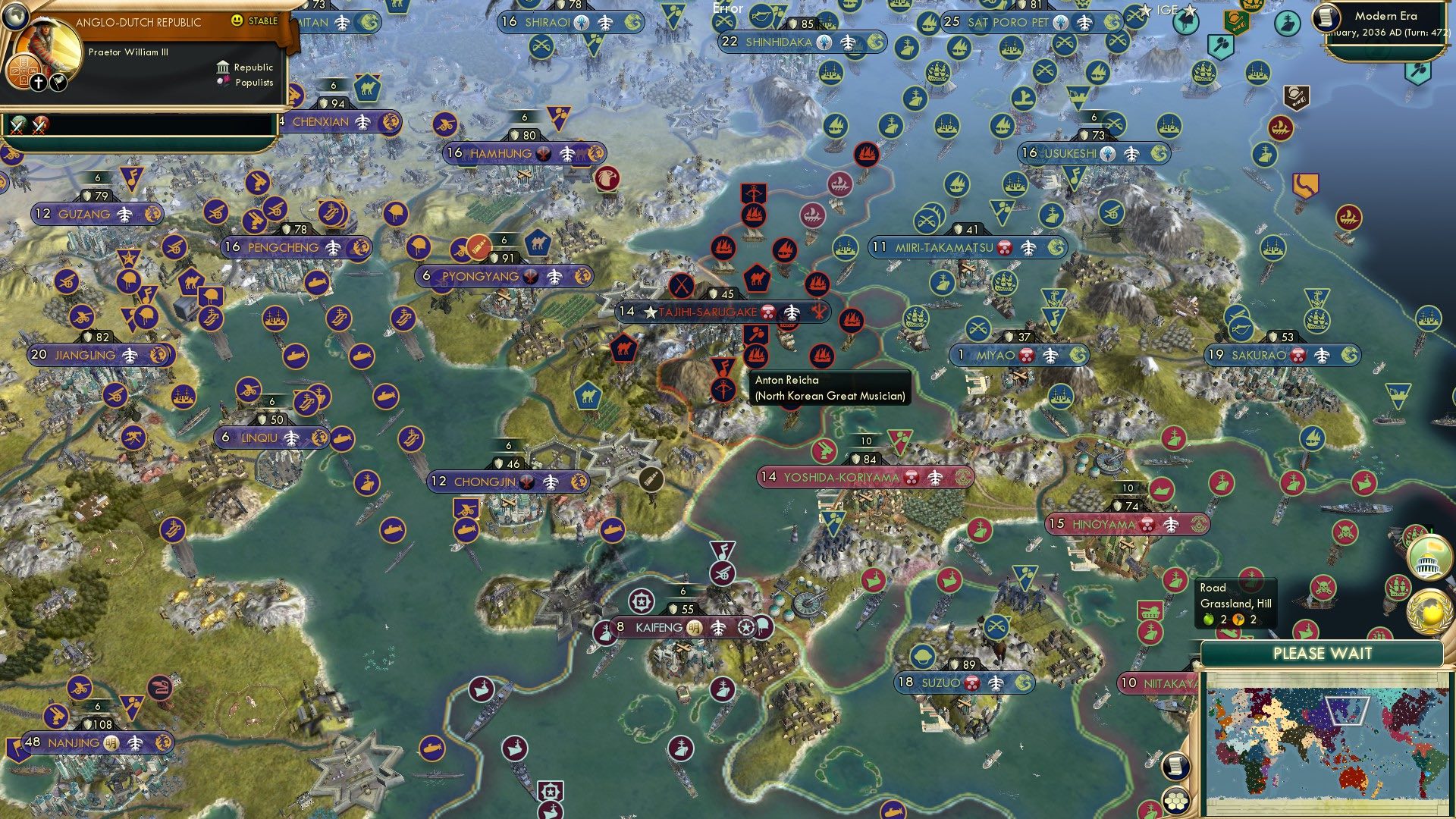This screenshot has height=819, width=1456.
Task: Select the Social Policies icon on the leader panel
Action: pos(24,73)
